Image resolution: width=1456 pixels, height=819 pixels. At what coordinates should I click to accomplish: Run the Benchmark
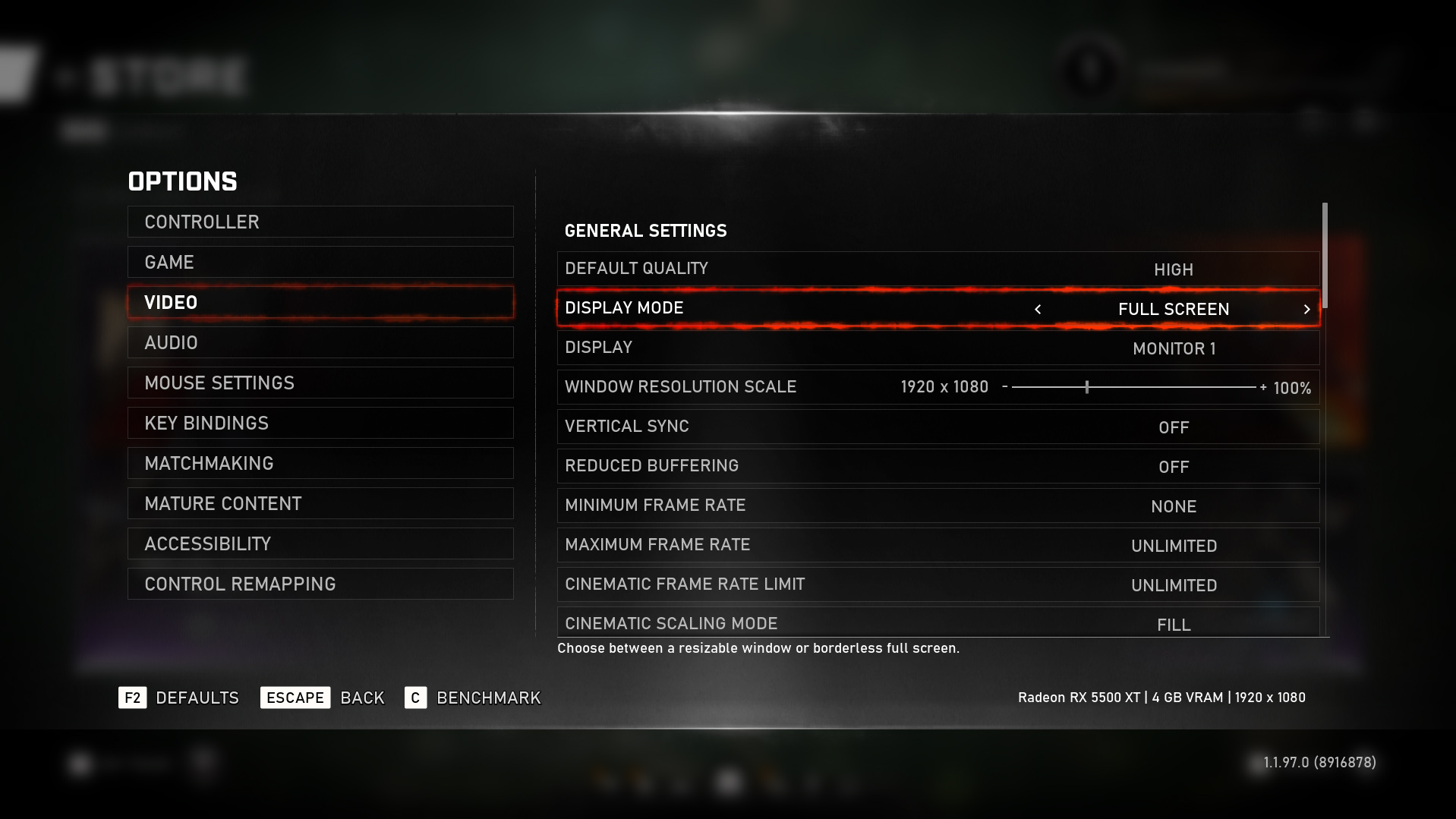click(x=474, y=698)
